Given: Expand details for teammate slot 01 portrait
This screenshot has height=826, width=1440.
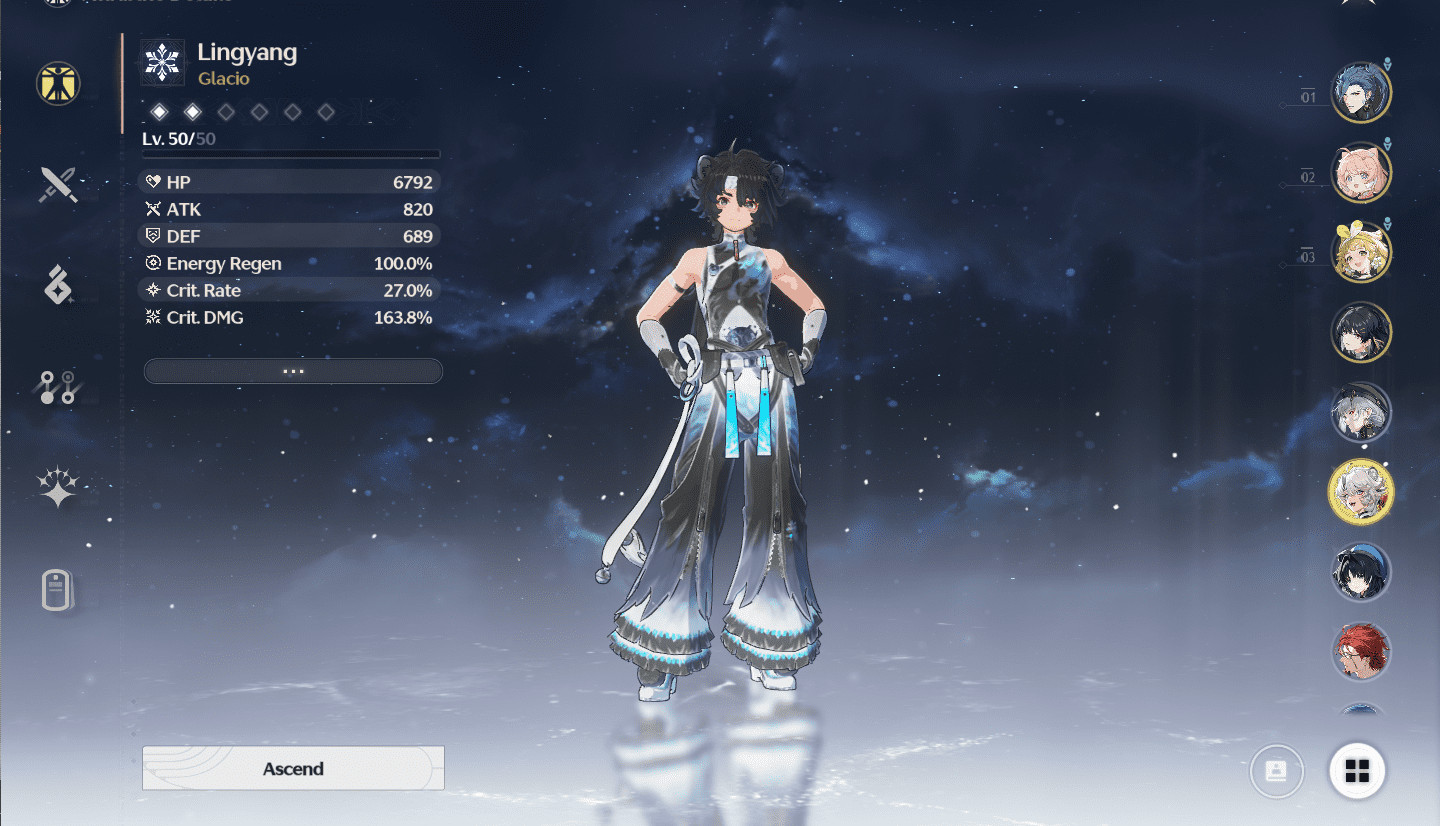Looking at the screenshot, I should pos(1360,91).
